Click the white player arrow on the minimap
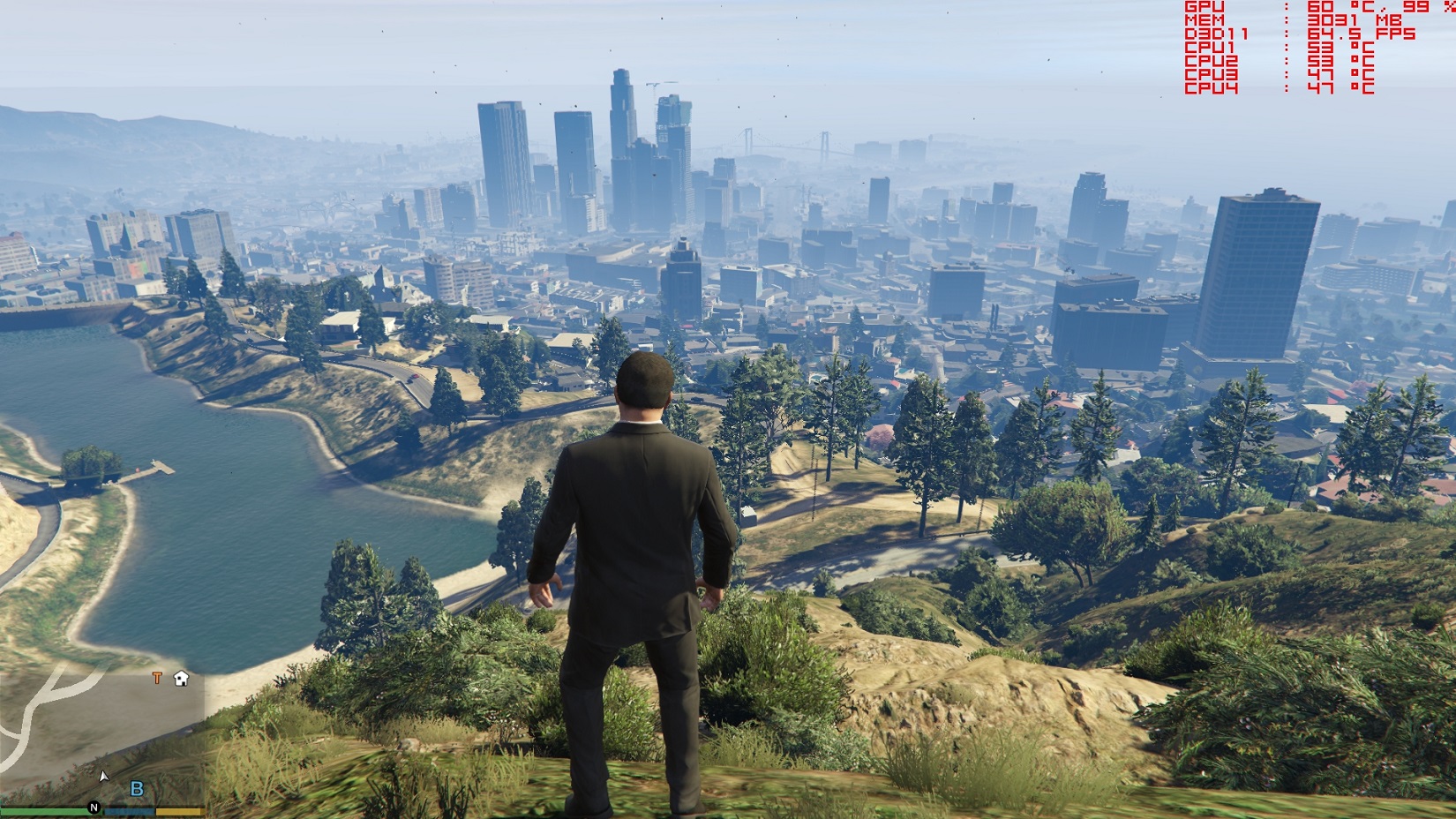 [103, 776]
